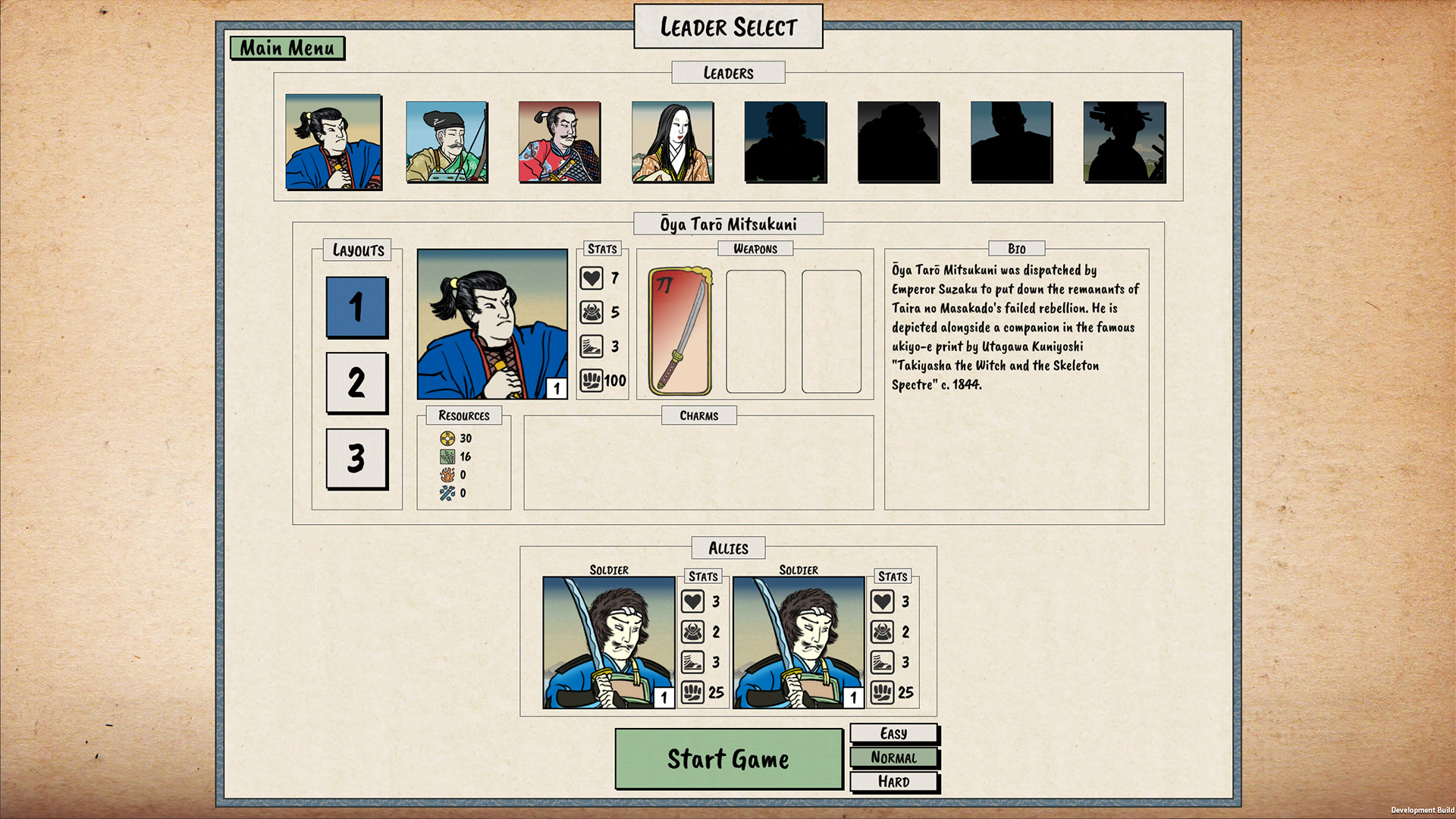
Task: Click the heart health stat icon
Action: point(591,278)
